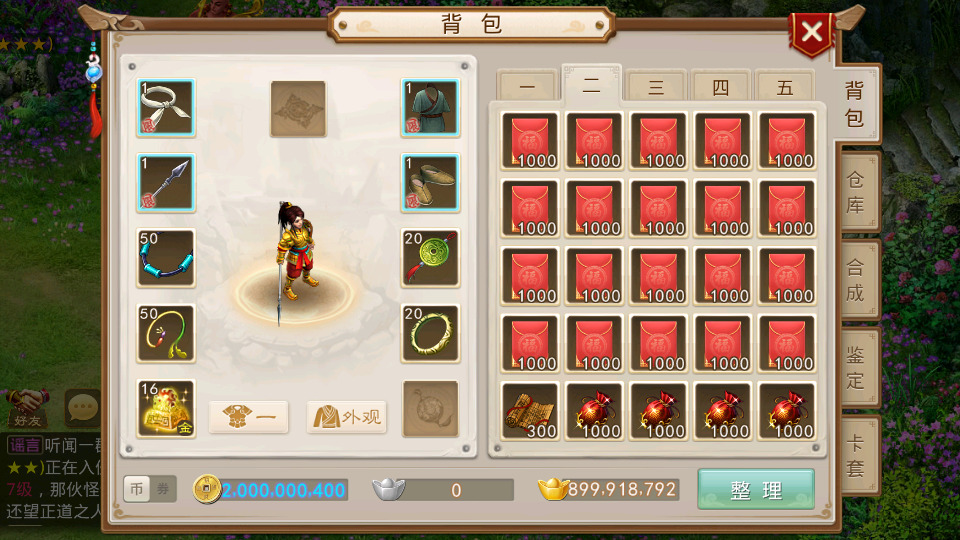
Task: Select the white headband equipment slot
Action: 166,108
